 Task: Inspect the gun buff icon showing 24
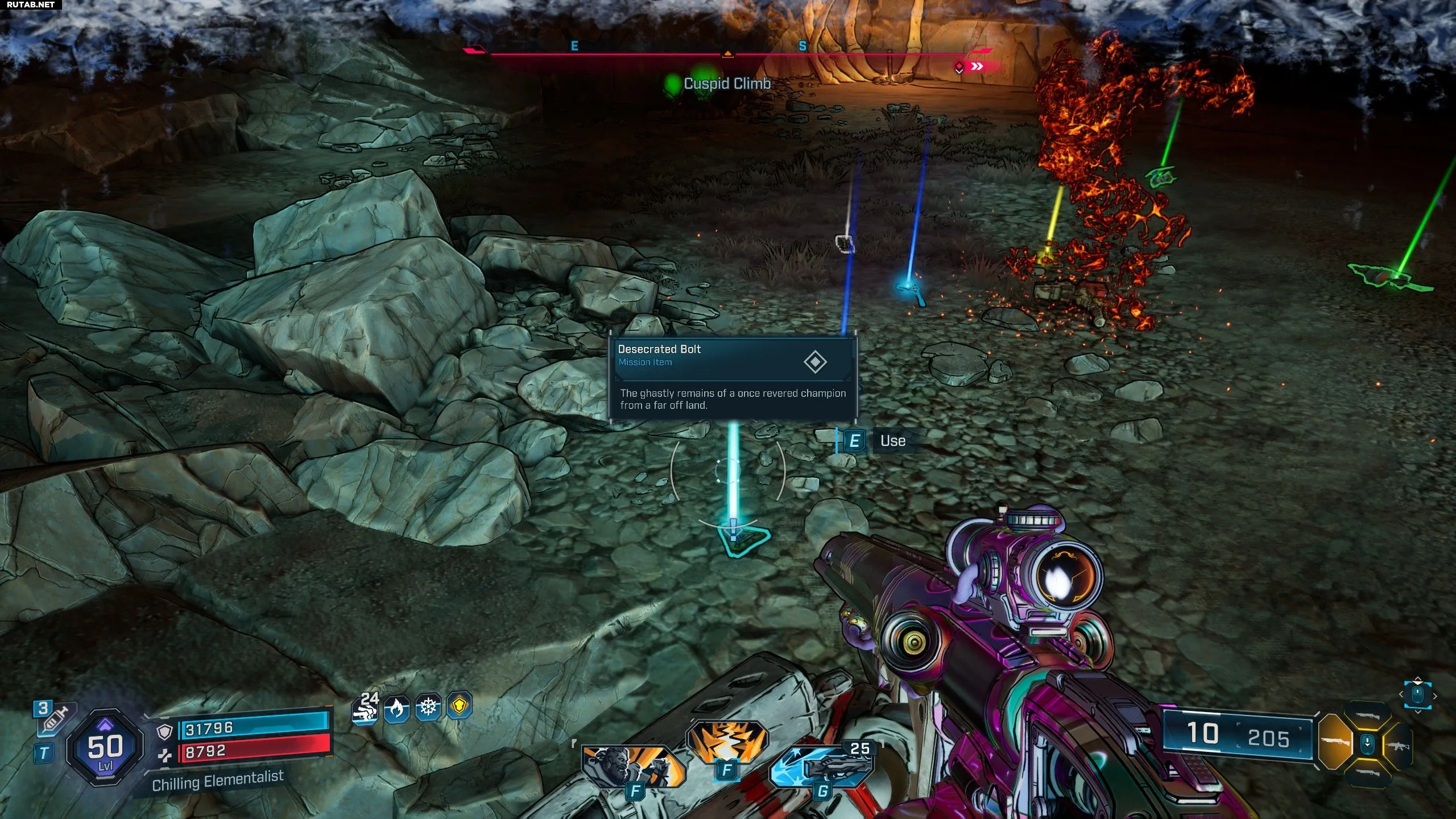coord(366,709)
